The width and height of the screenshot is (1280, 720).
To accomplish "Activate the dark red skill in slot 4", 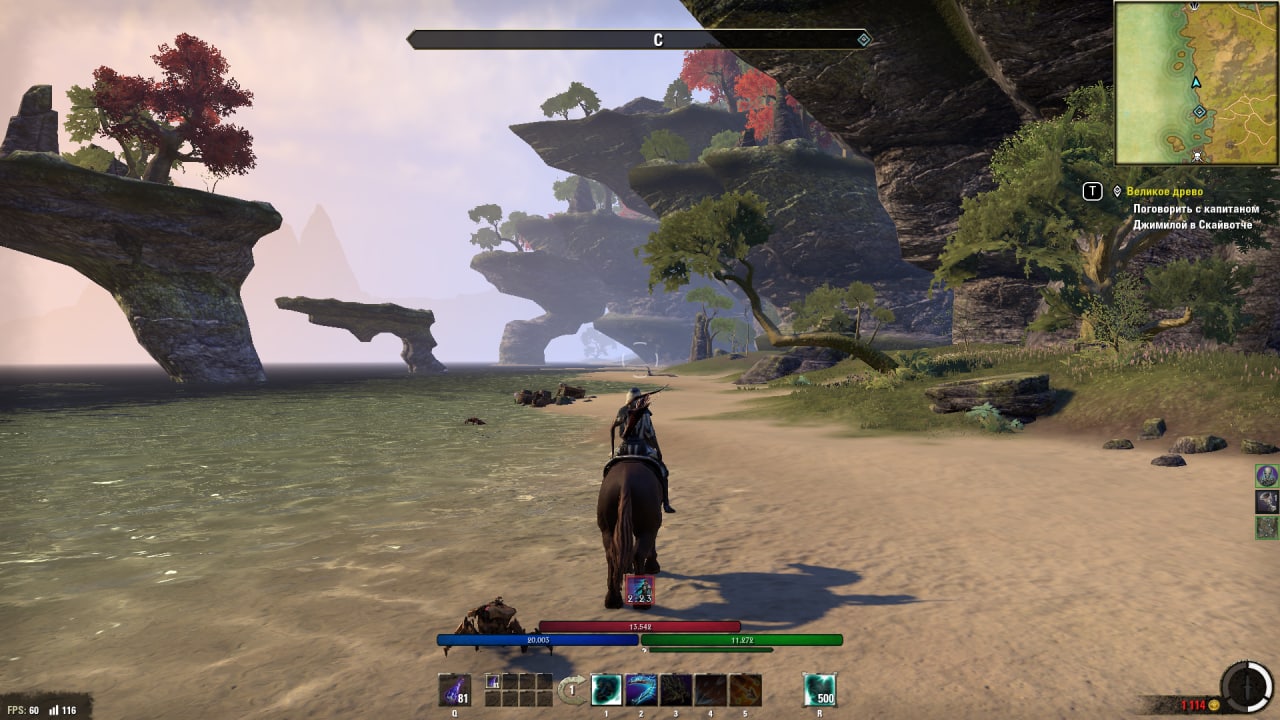I will (710, 690).
